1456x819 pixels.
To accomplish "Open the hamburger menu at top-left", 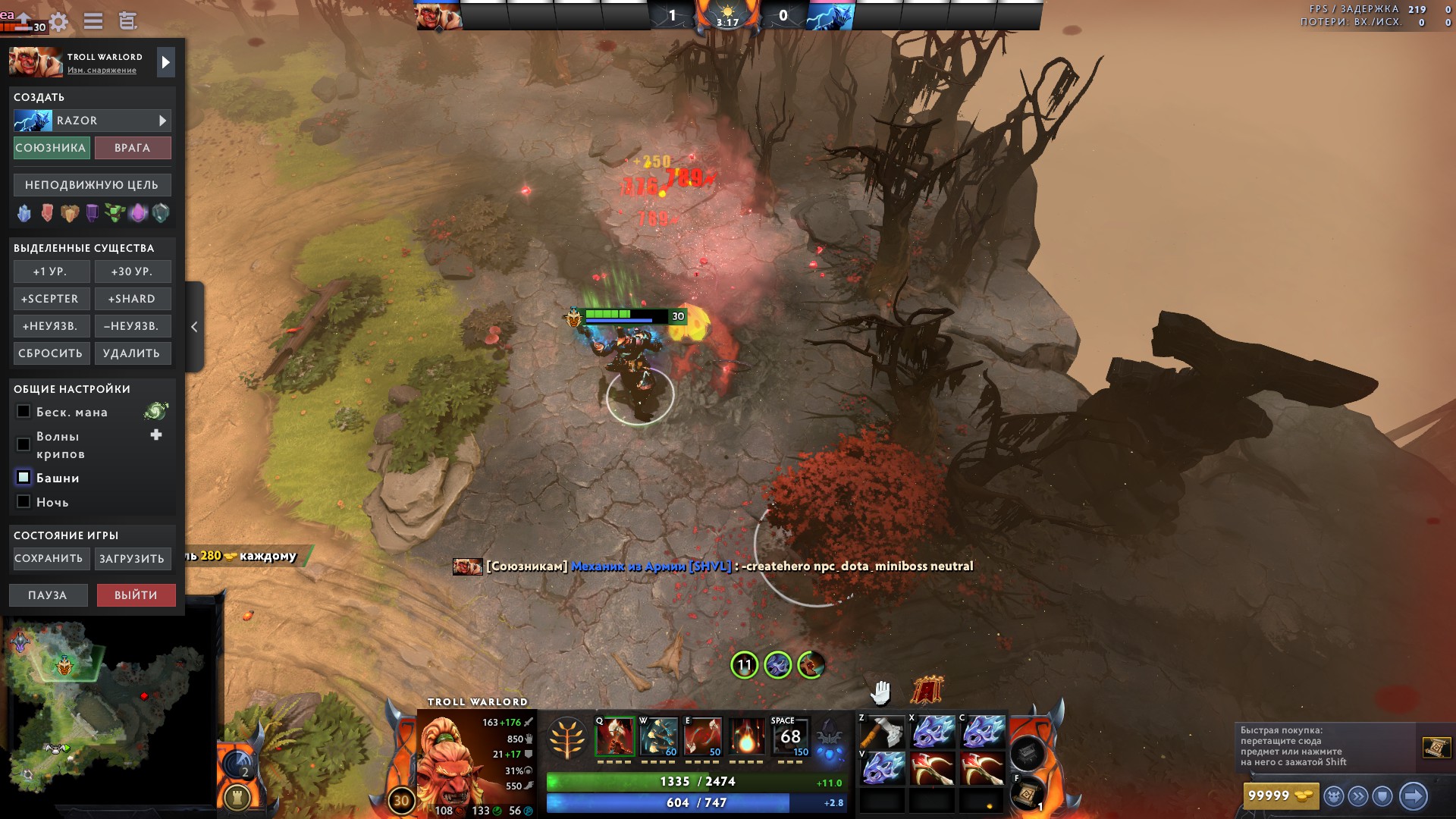I will [x=93, y=21].
